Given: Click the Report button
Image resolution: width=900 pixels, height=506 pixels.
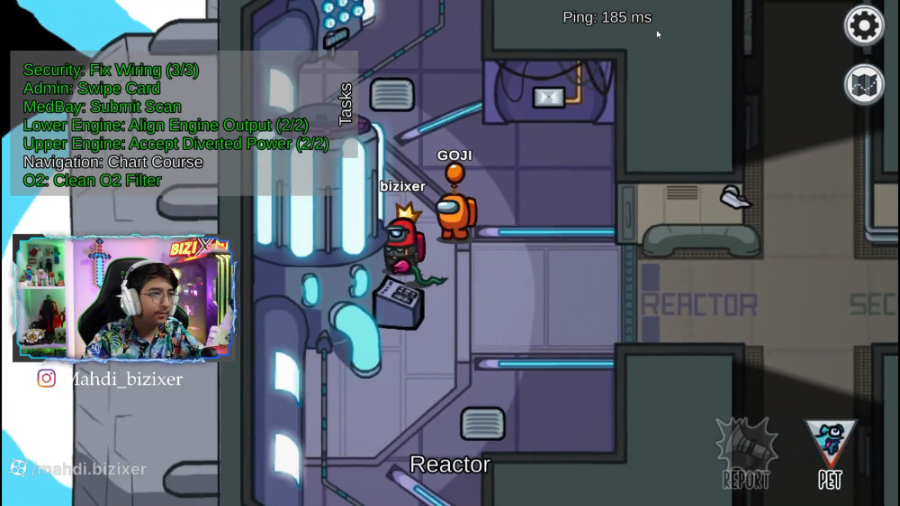Looking at the screenshot, I should (746, 453).
